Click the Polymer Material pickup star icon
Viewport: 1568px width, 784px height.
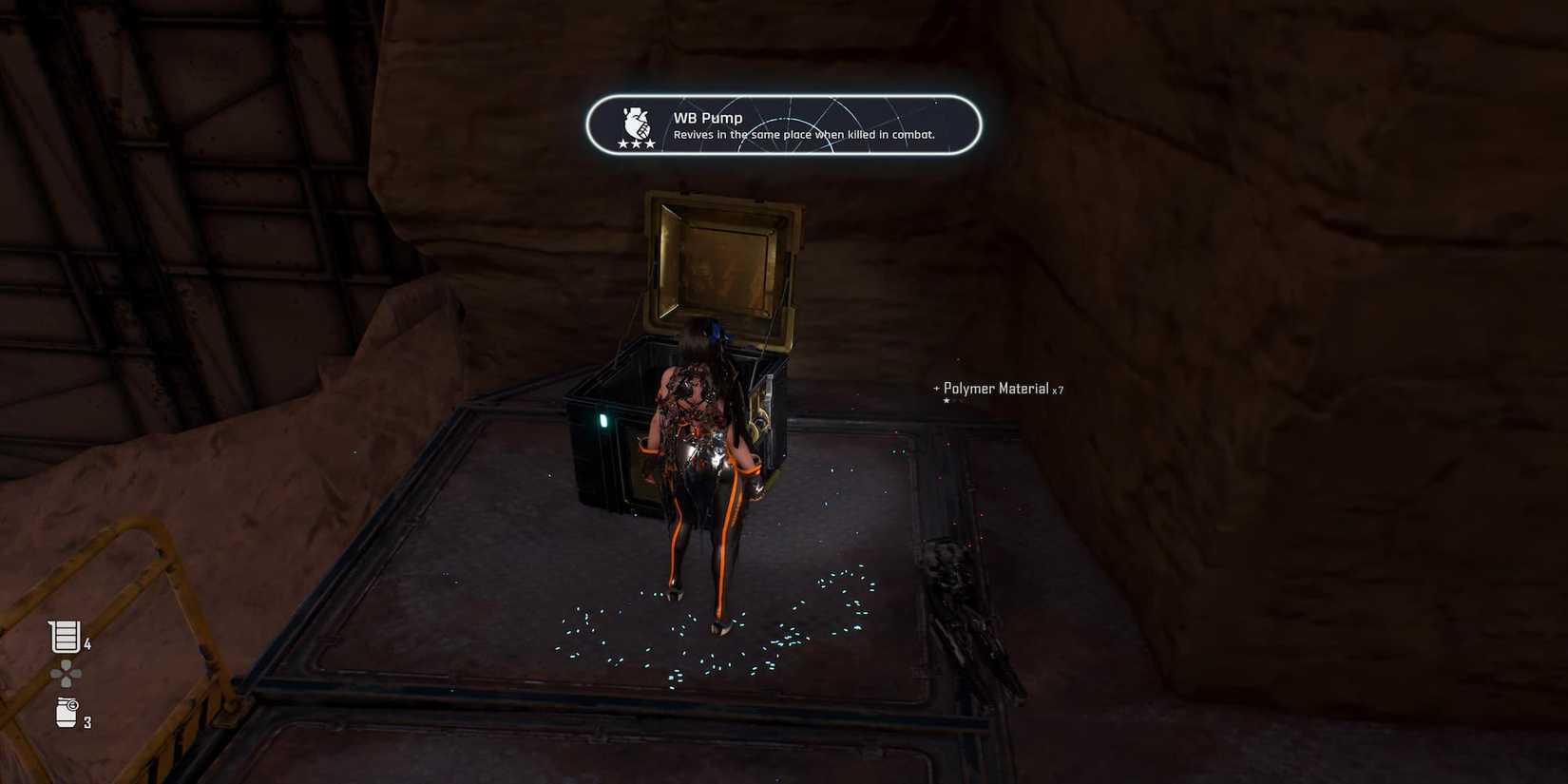click(x=947, y=400)
